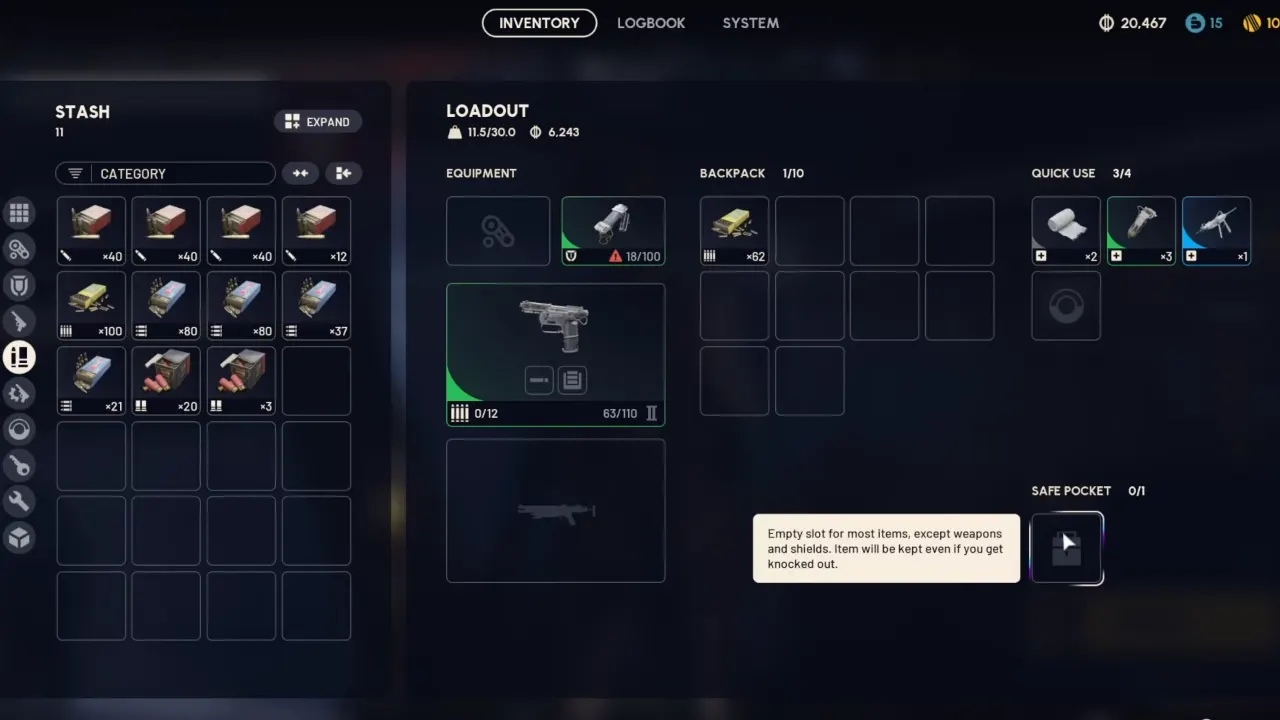Open the cube miscellaneous category icon
The height and width of the screenshot is (720, 1280).
20,537
